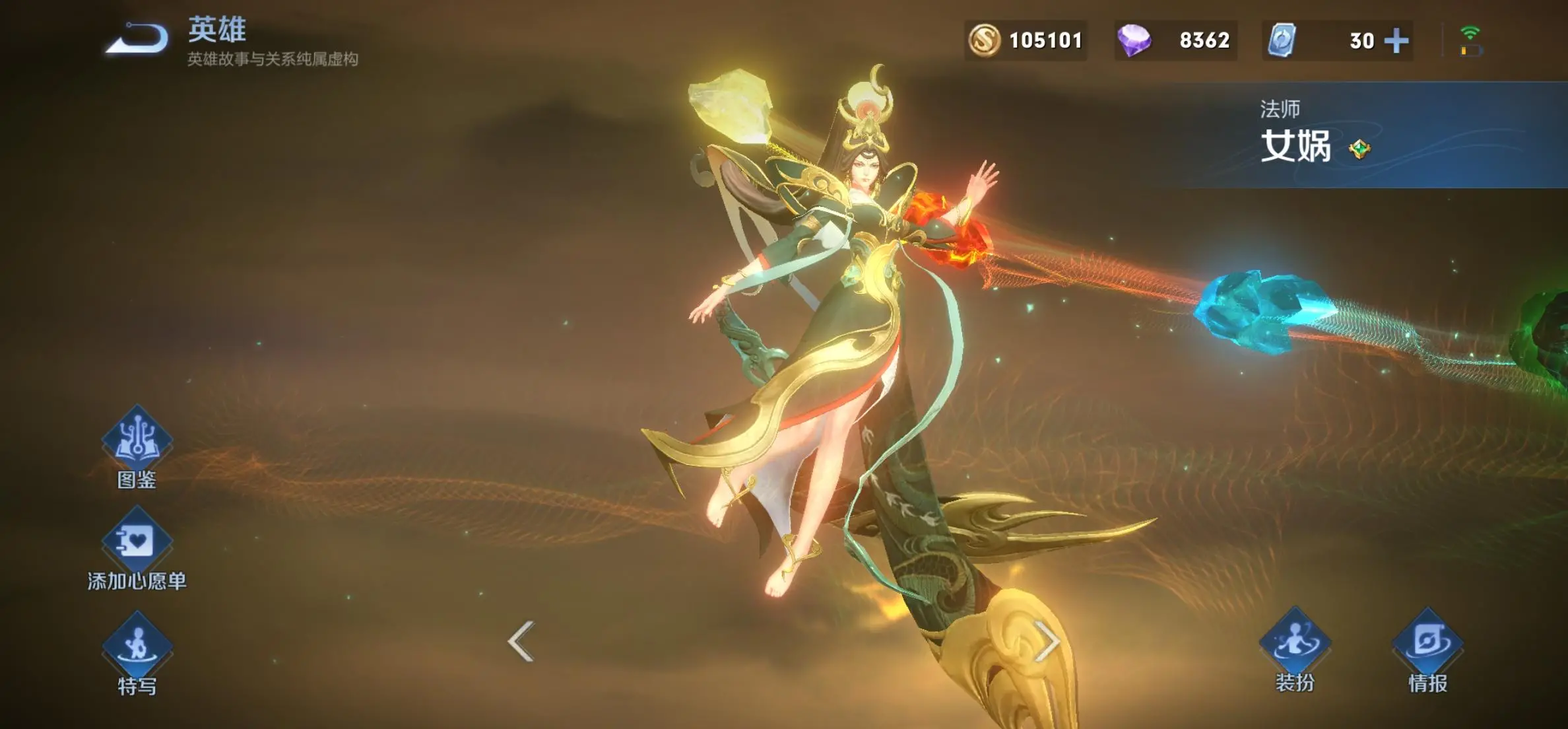Viewport: 1568px width, 729px height.
Task: Tap the green badge beside 女娲 name
Action: pos(1359,149)
